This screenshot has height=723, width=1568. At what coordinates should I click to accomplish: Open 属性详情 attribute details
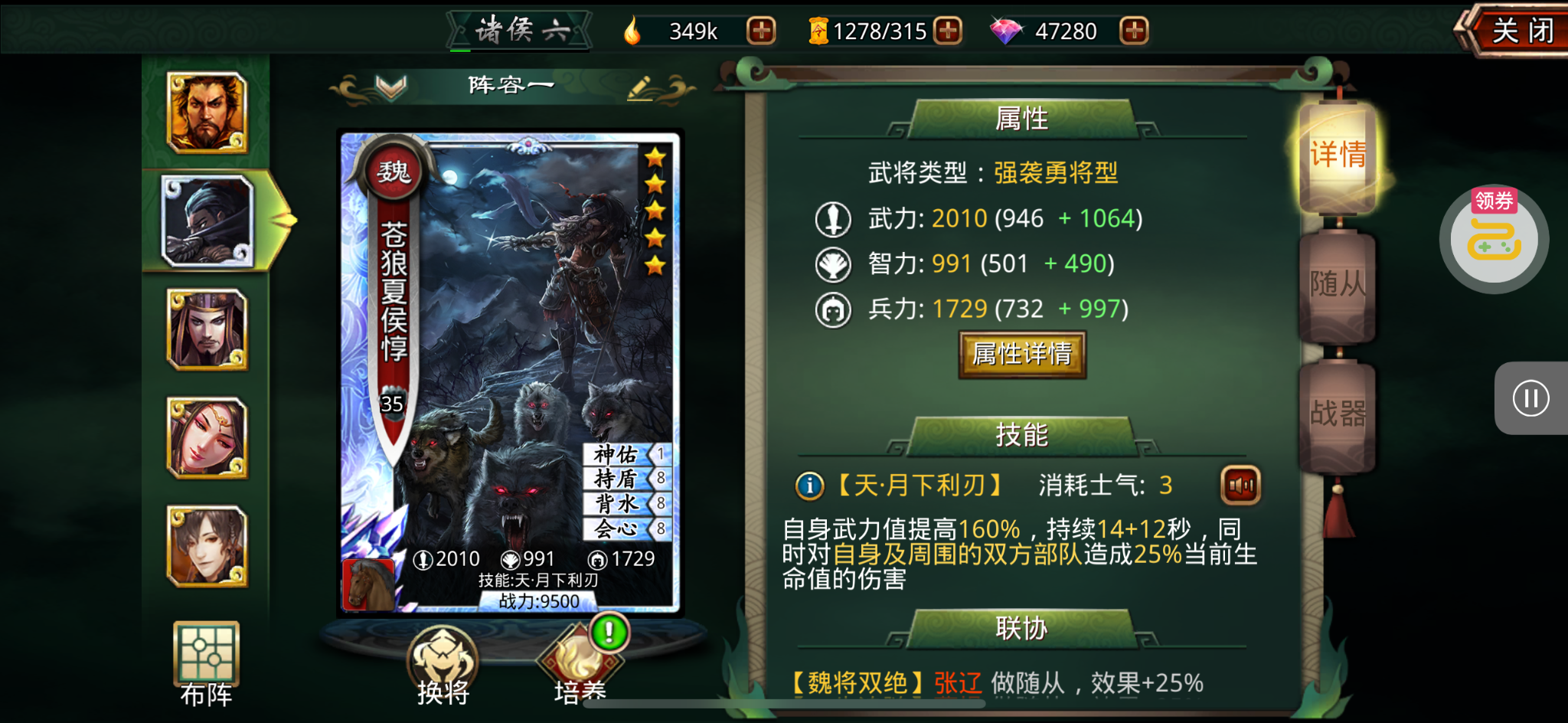[x=1021, y=354]
